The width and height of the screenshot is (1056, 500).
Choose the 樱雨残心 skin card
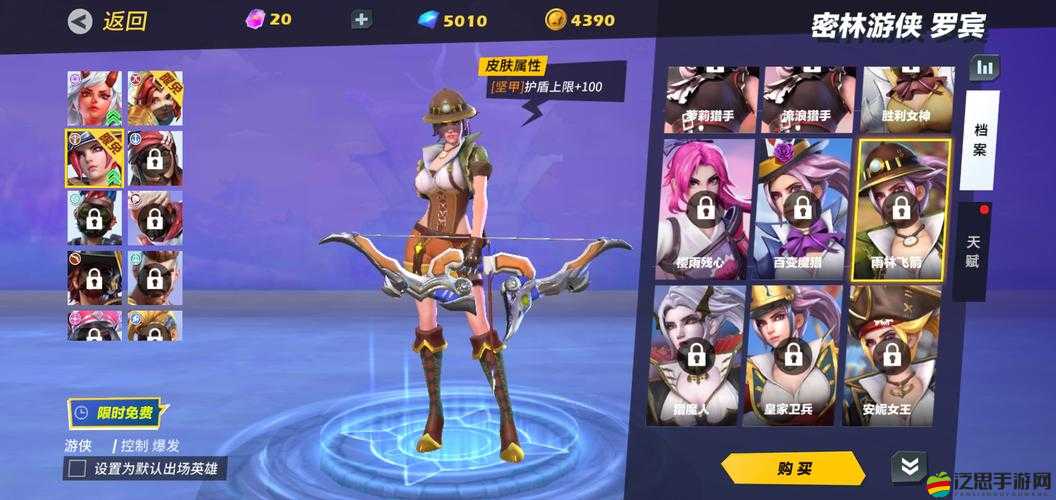click(704, 210)
